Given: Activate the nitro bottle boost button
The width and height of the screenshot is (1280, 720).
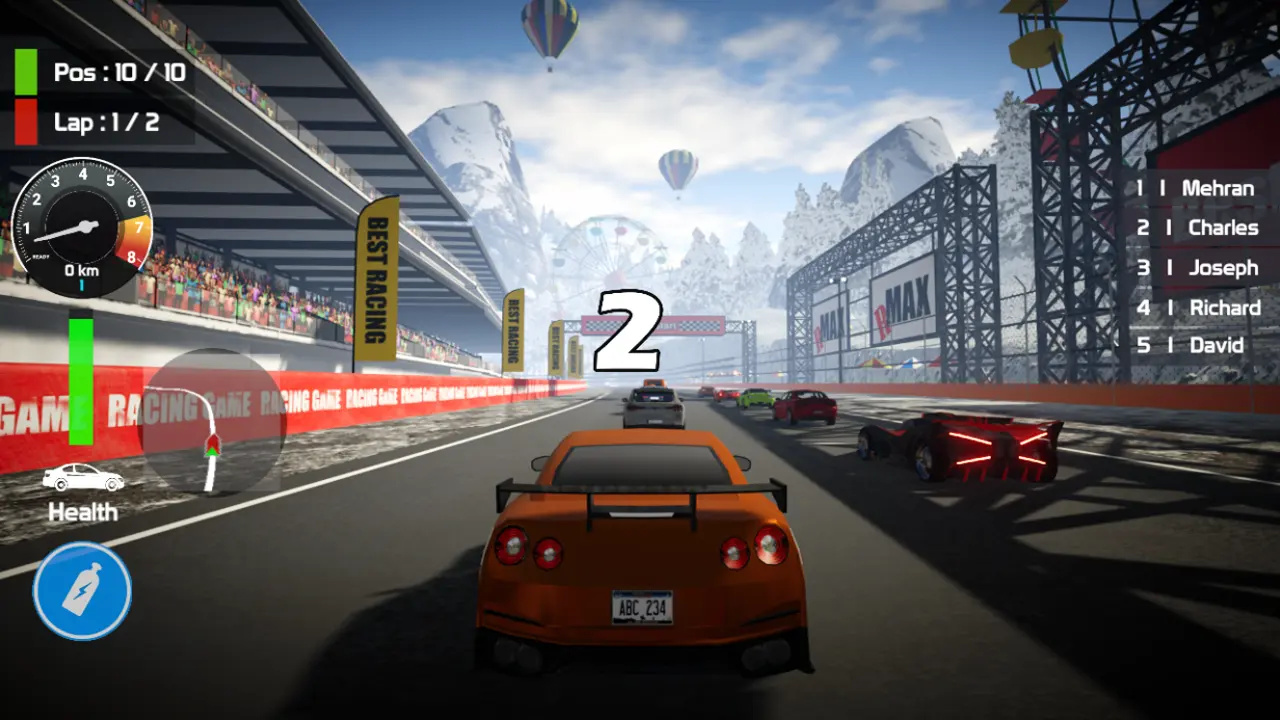Looking at the screenshot, I should 82,591.
